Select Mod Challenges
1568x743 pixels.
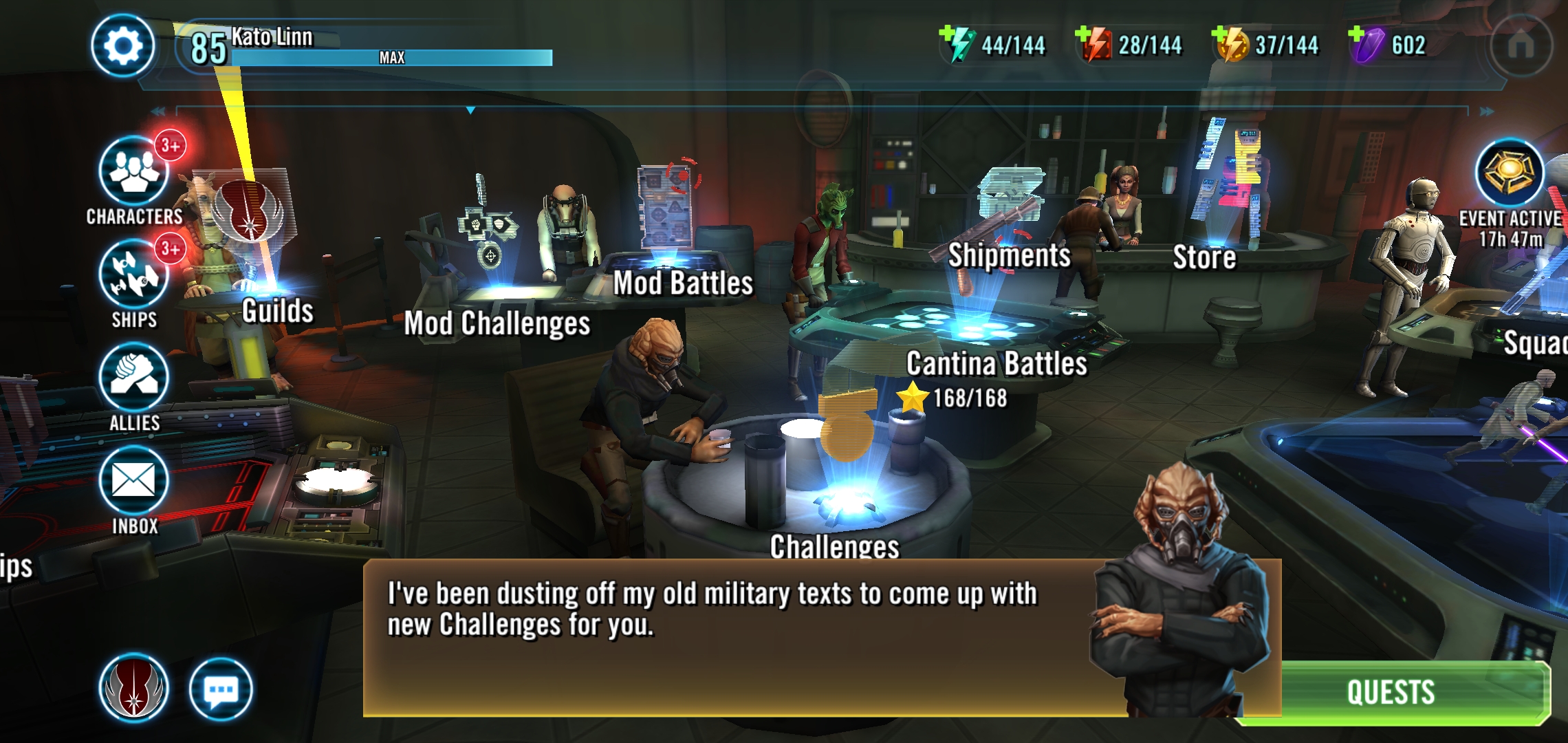point(497,323)
